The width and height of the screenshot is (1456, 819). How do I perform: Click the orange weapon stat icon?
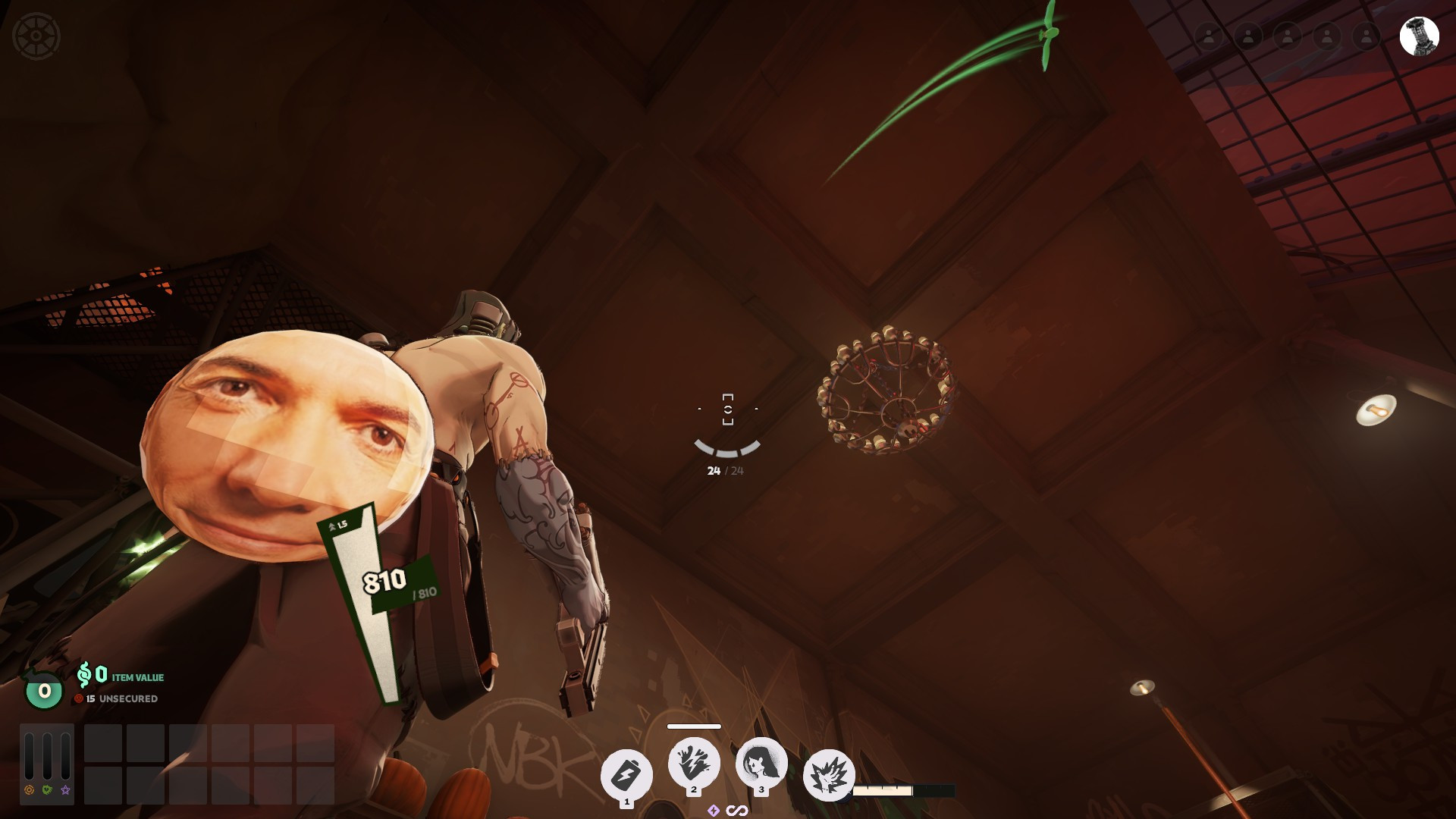tap(29, 789)
